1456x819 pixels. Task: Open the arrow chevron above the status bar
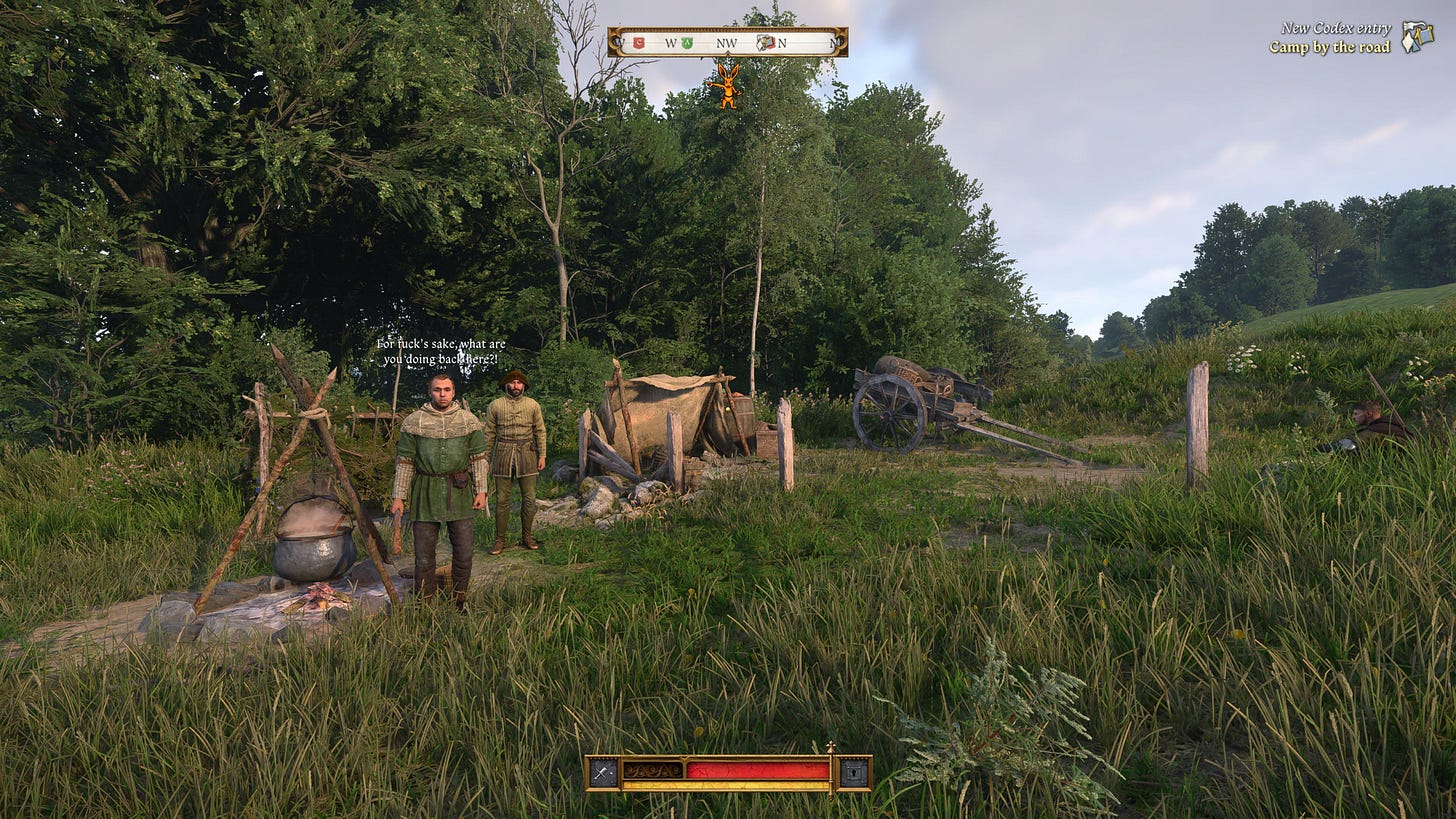coord(683,758)
